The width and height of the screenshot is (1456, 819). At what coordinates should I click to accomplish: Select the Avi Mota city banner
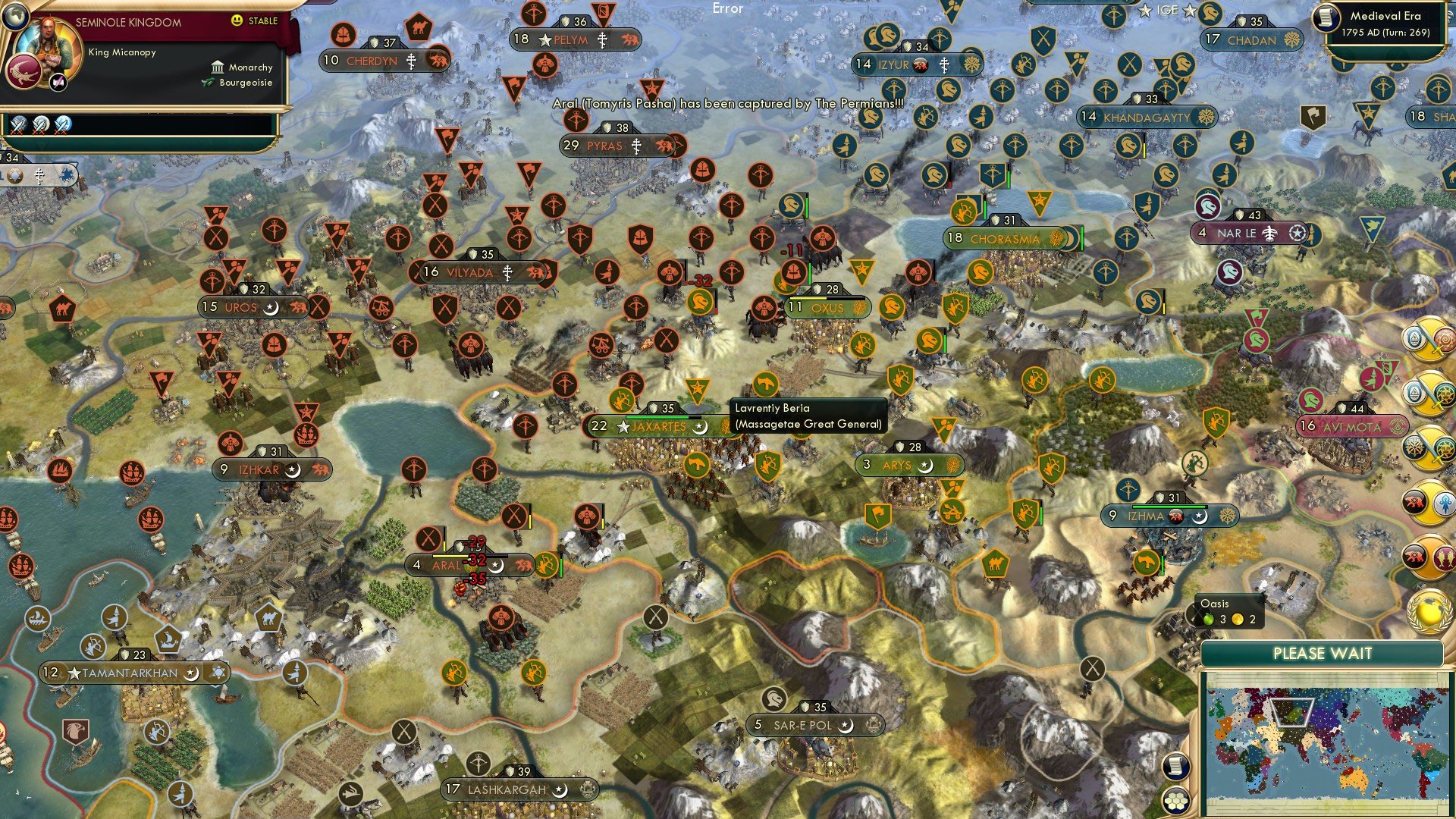1352,427
